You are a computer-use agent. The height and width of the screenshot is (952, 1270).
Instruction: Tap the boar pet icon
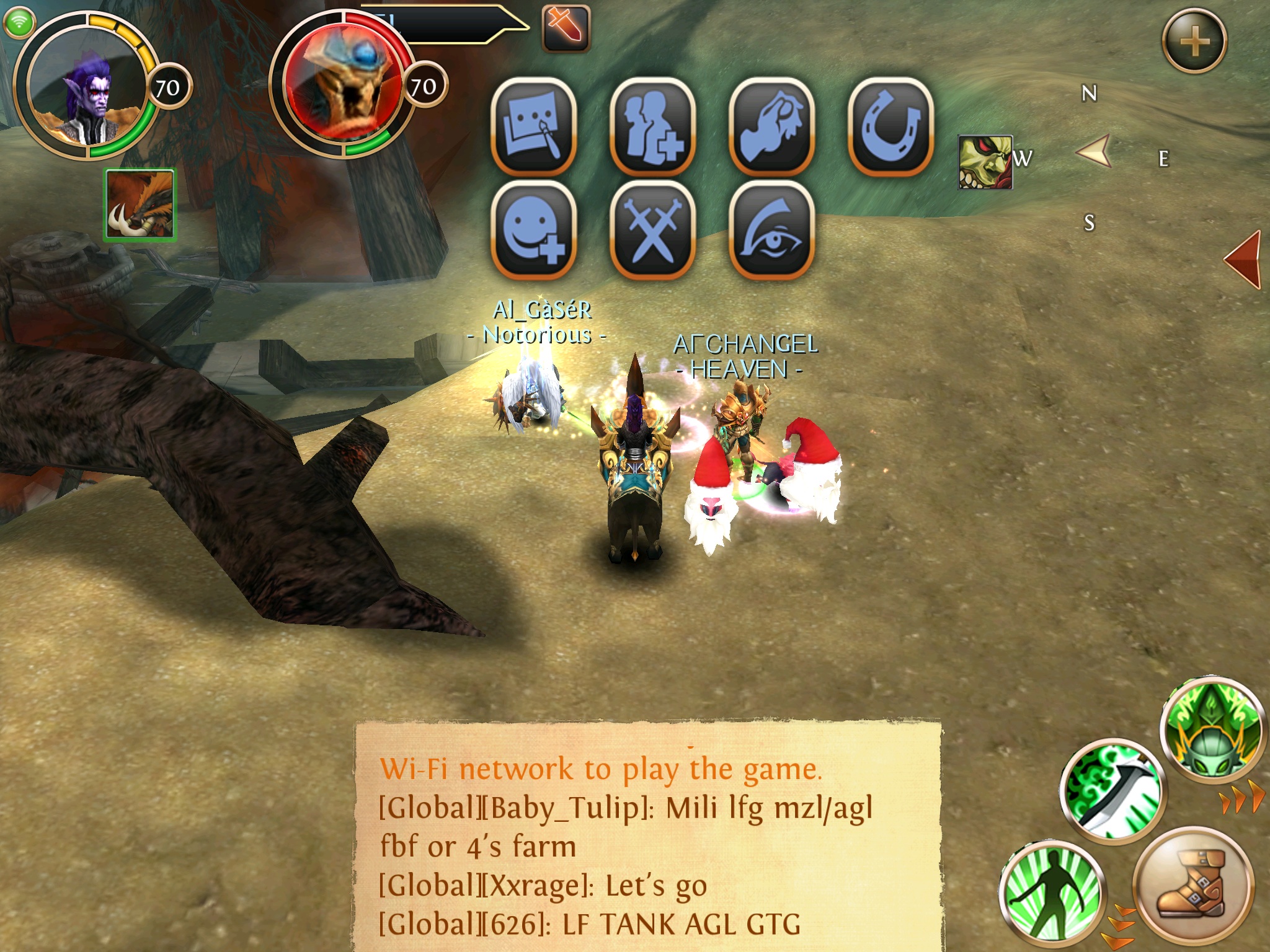click(140, 205)
